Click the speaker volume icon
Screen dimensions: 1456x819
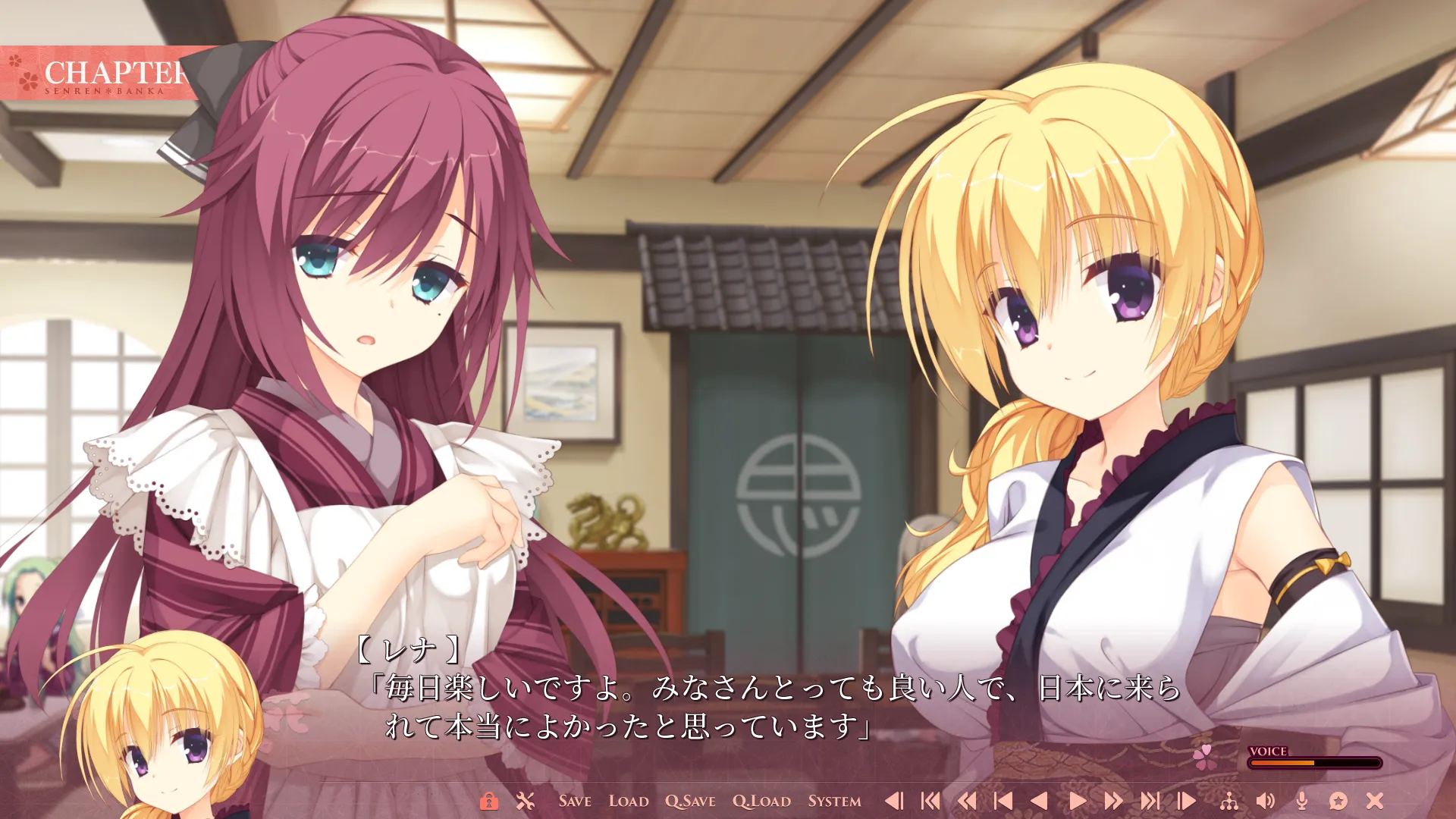(1266, 801)
